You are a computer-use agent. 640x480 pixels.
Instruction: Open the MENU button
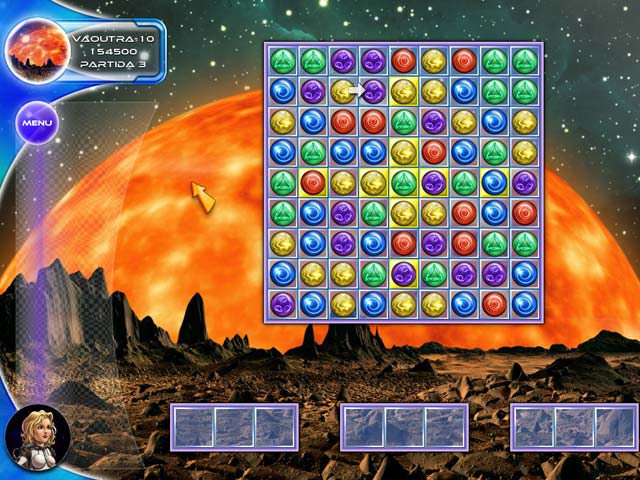click(37, 123)
